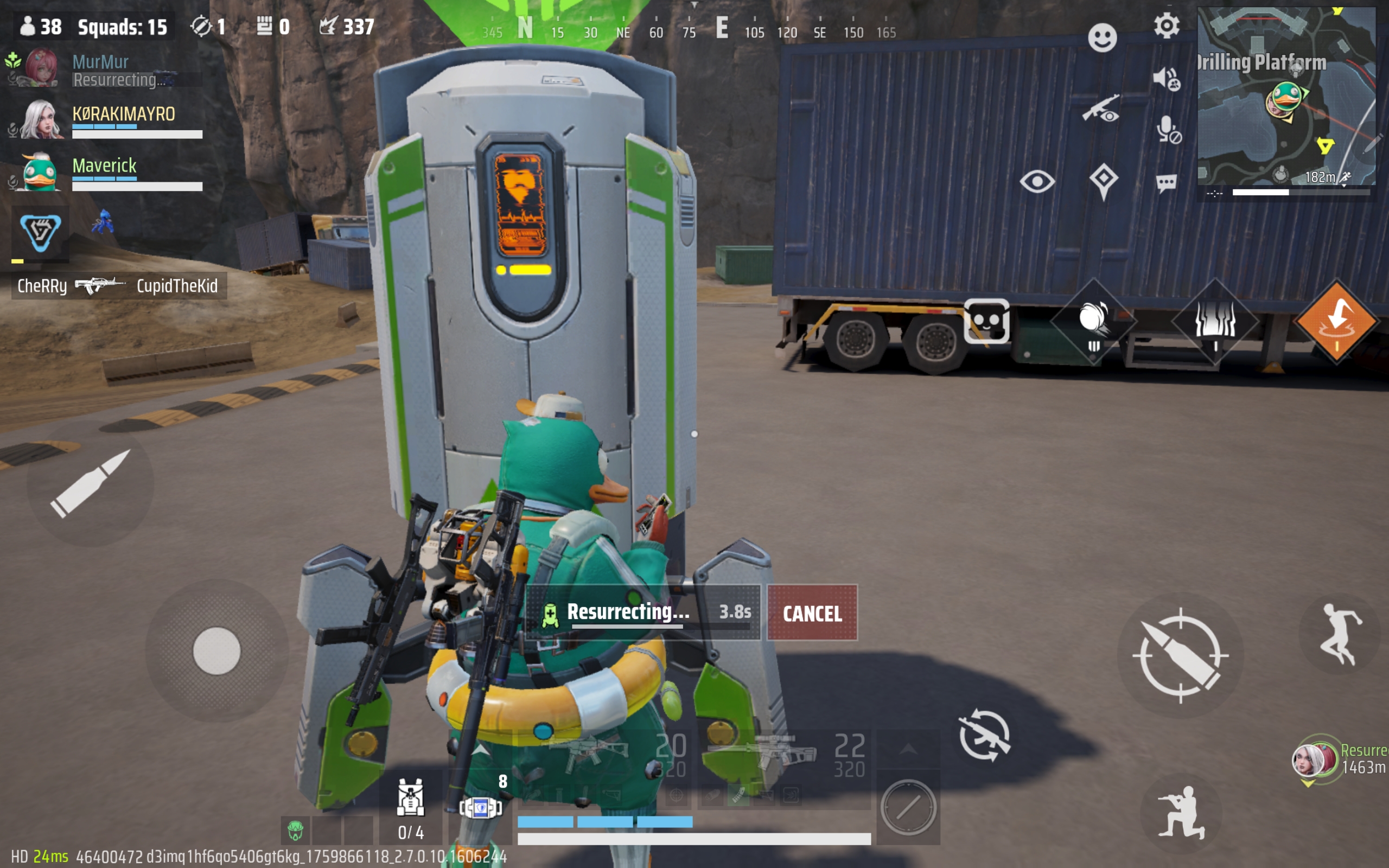
Task: Make the character jump
Action: pyautogui.click(x=1340, y=634)
